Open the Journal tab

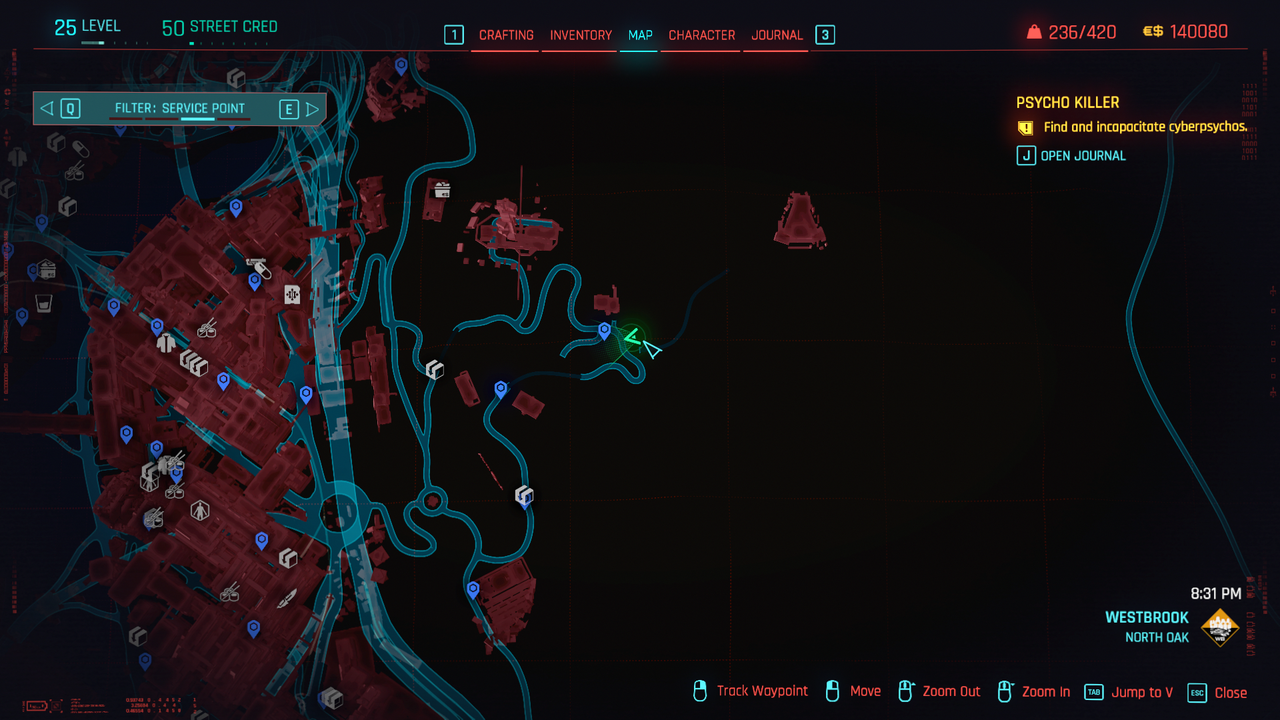pos(777,35)
